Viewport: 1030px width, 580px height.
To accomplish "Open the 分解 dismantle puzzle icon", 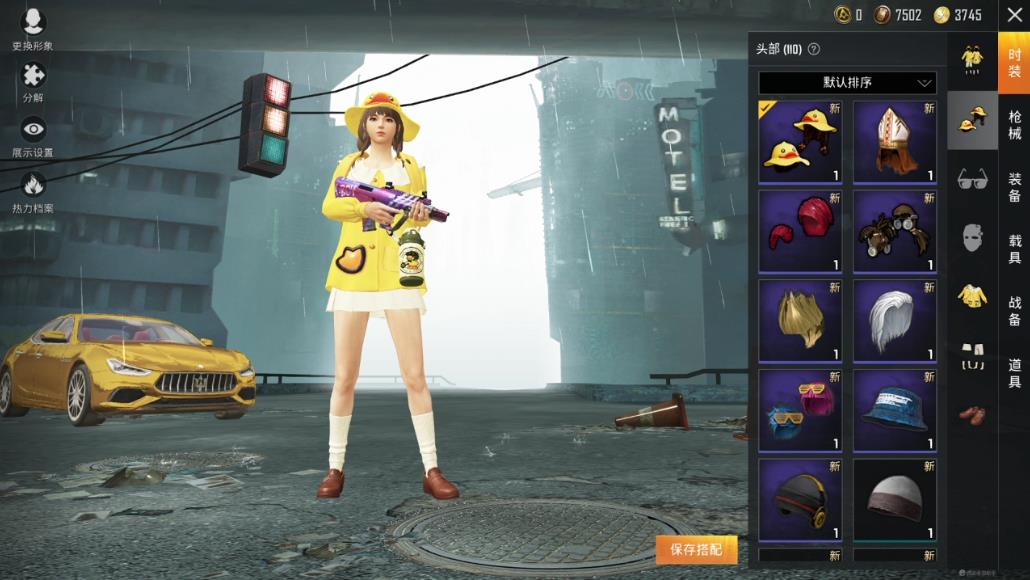I will click(x=33, y=76).
